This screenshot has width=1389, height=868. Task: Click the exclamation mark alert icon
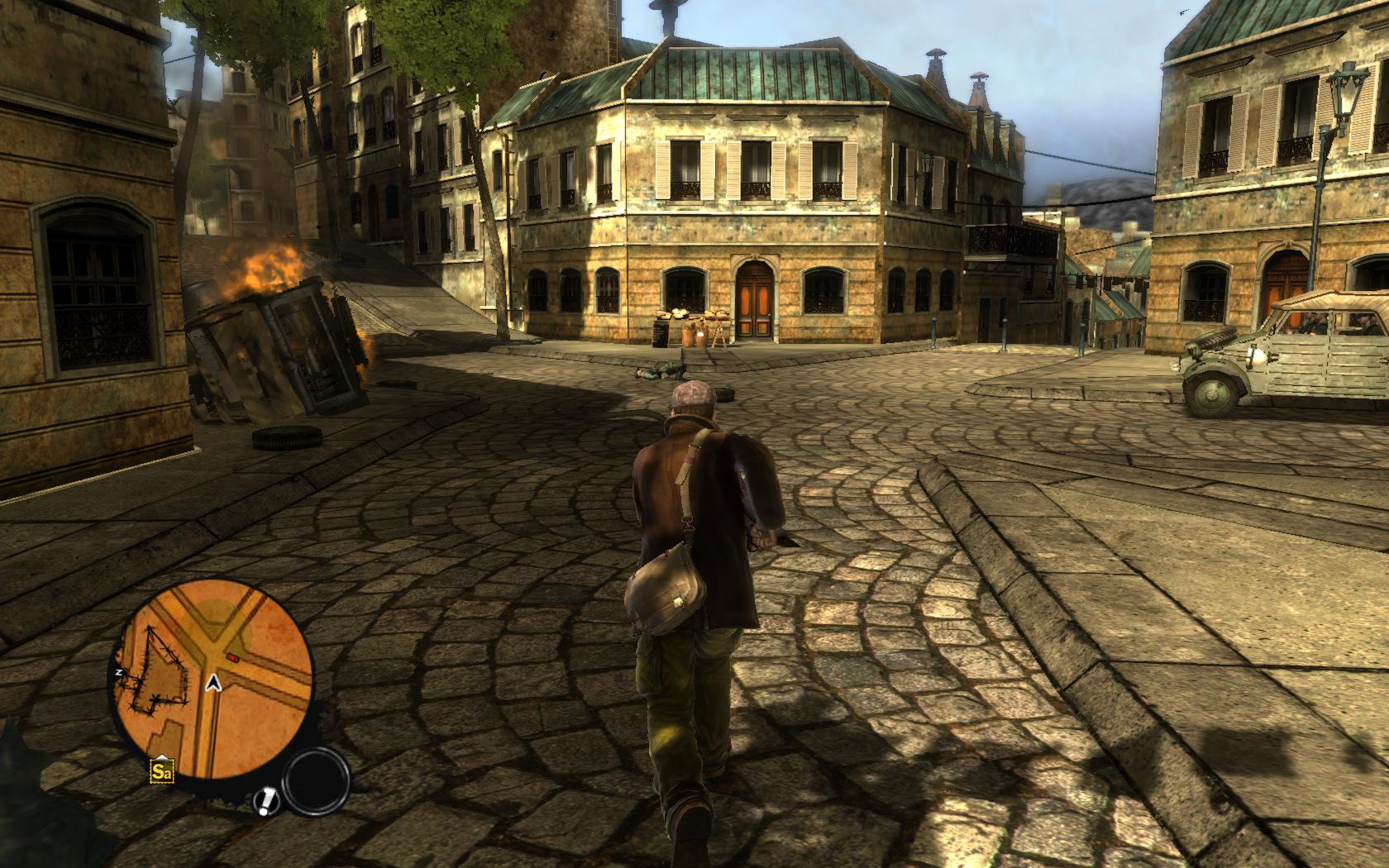click(x=265, y=801)
